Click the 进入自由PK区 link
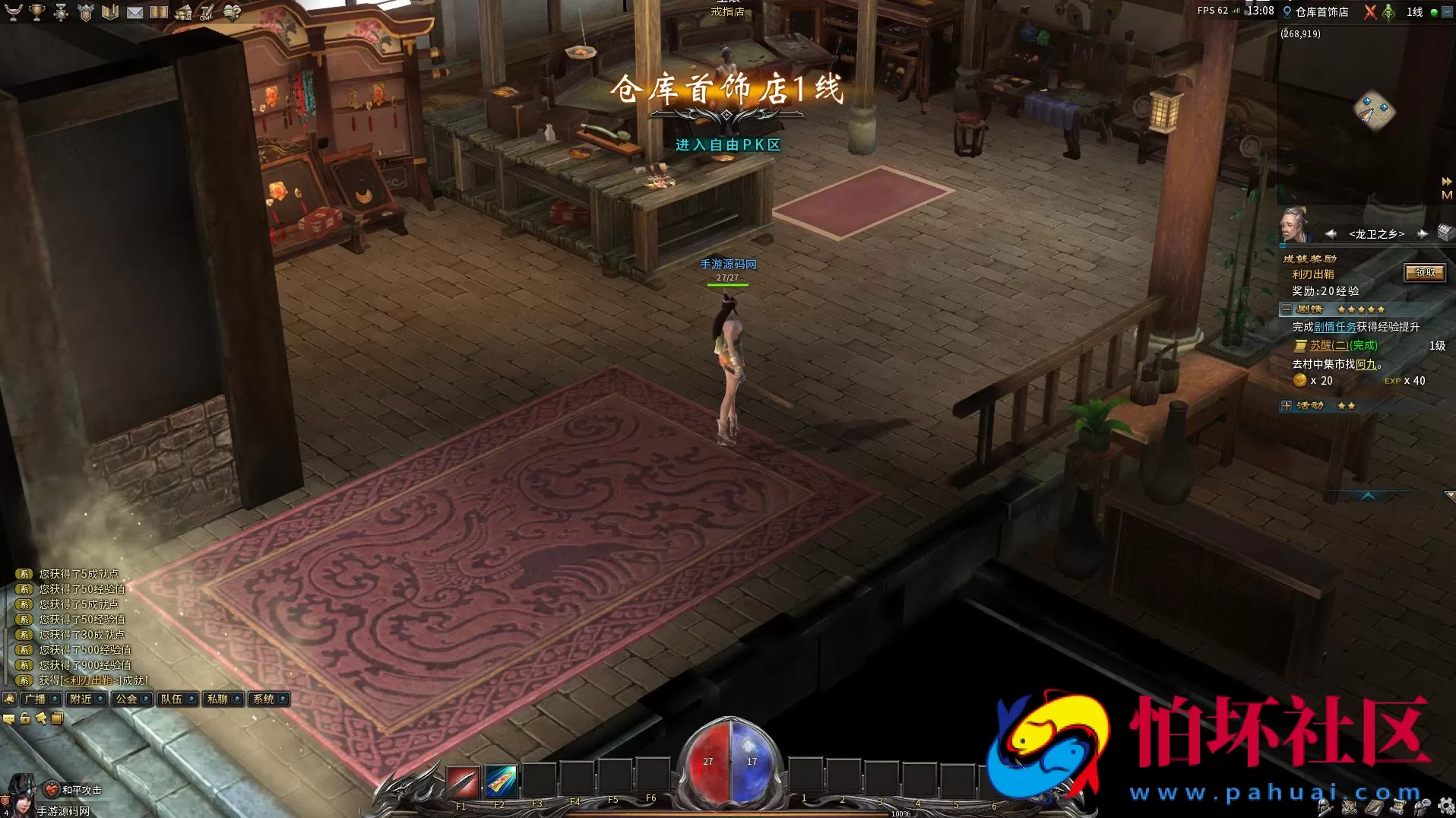 click(x=727, y=144)
